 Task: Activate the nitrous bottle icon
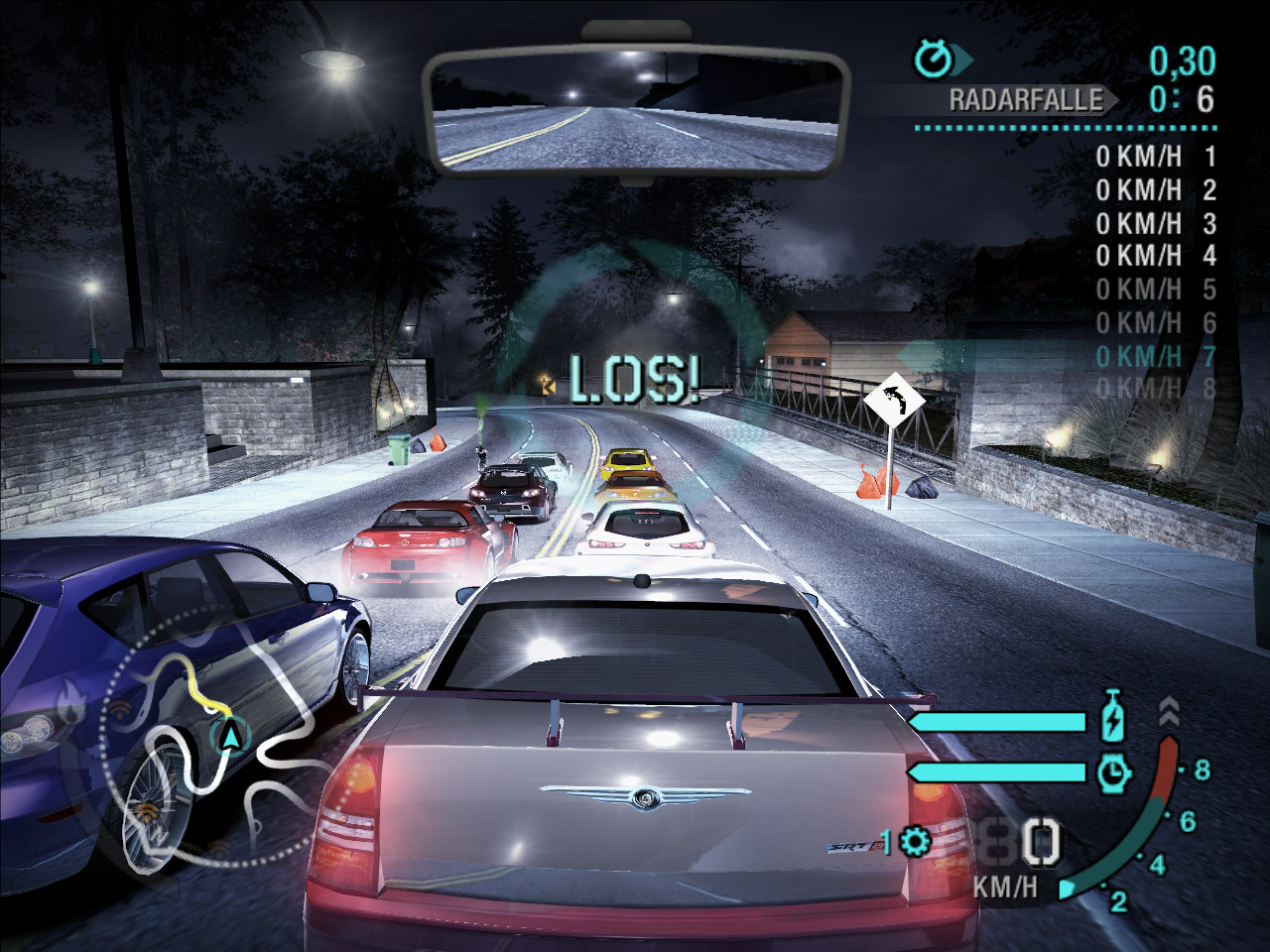tap(1114, 717)
